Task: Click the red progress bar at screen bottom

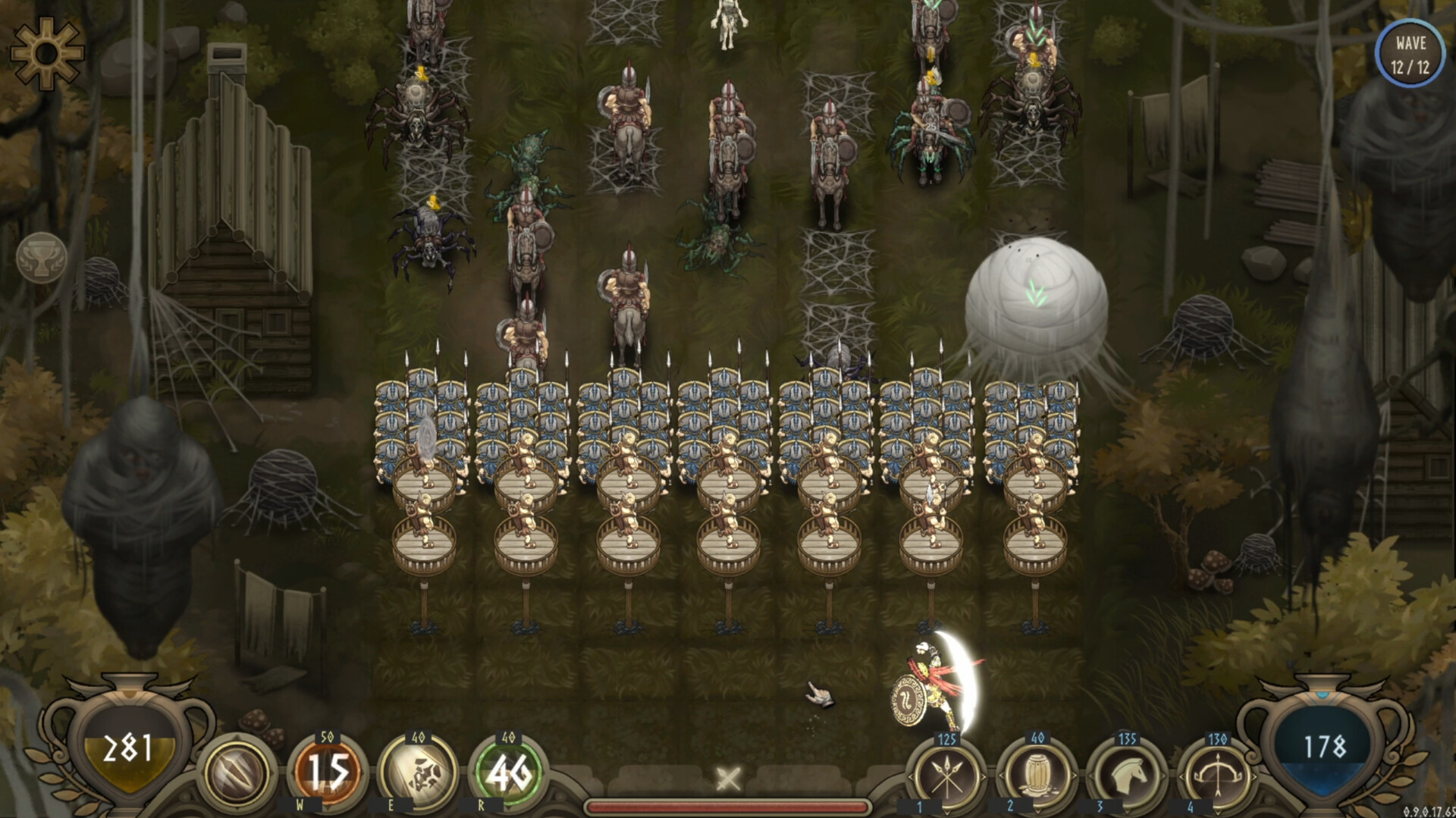Action: click(x=728, y=808)
